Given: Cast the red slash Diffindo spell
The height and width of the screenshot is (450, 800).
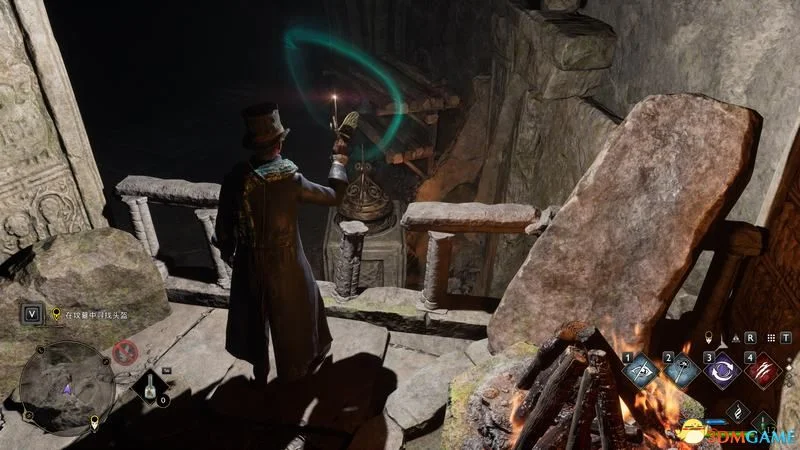Looking at the screenshot, I should click(763, 371).
